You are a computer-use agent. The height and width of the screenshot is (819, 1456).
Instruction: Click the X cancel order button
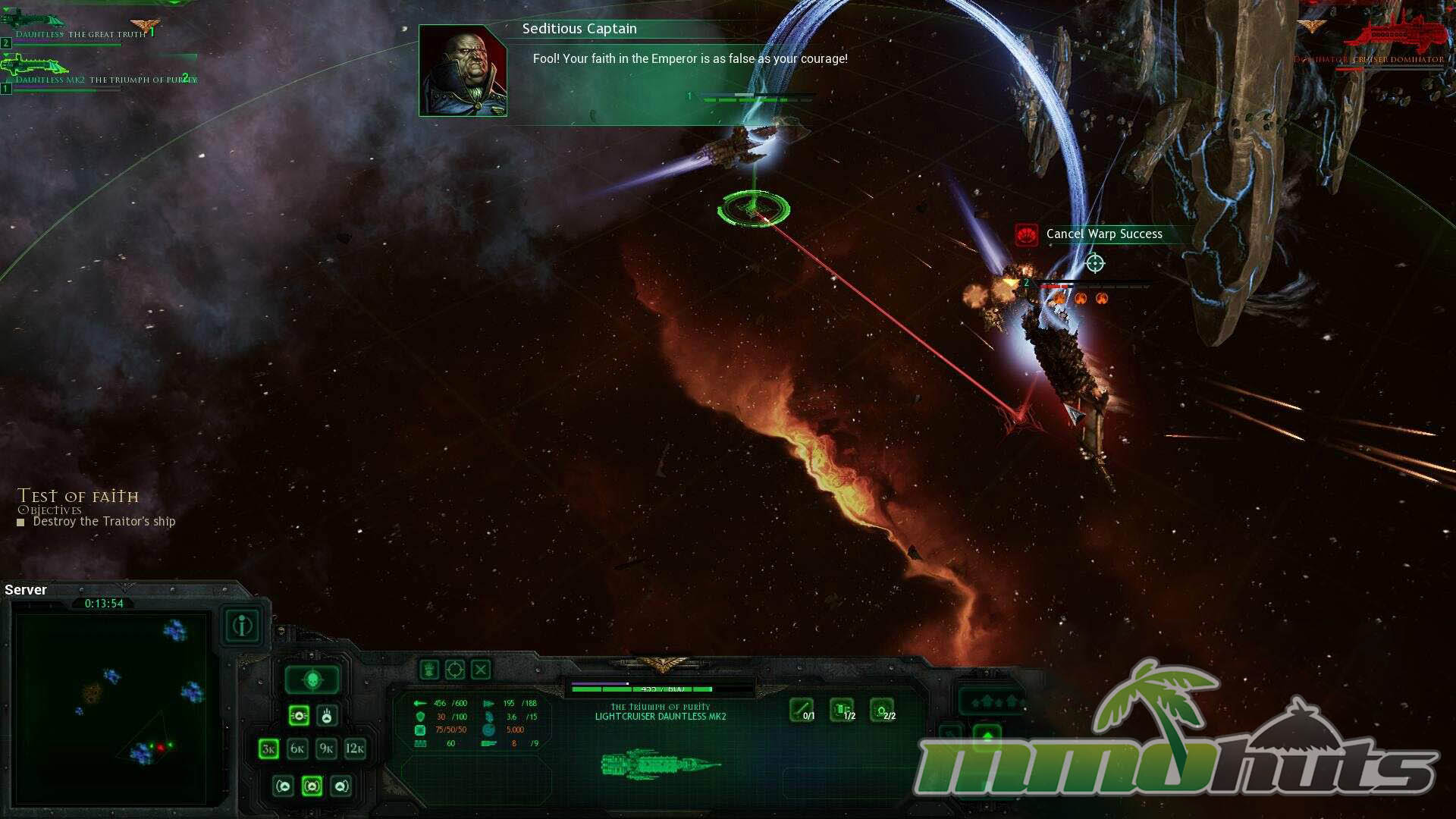pyautogui.click(x=481, y=670)
